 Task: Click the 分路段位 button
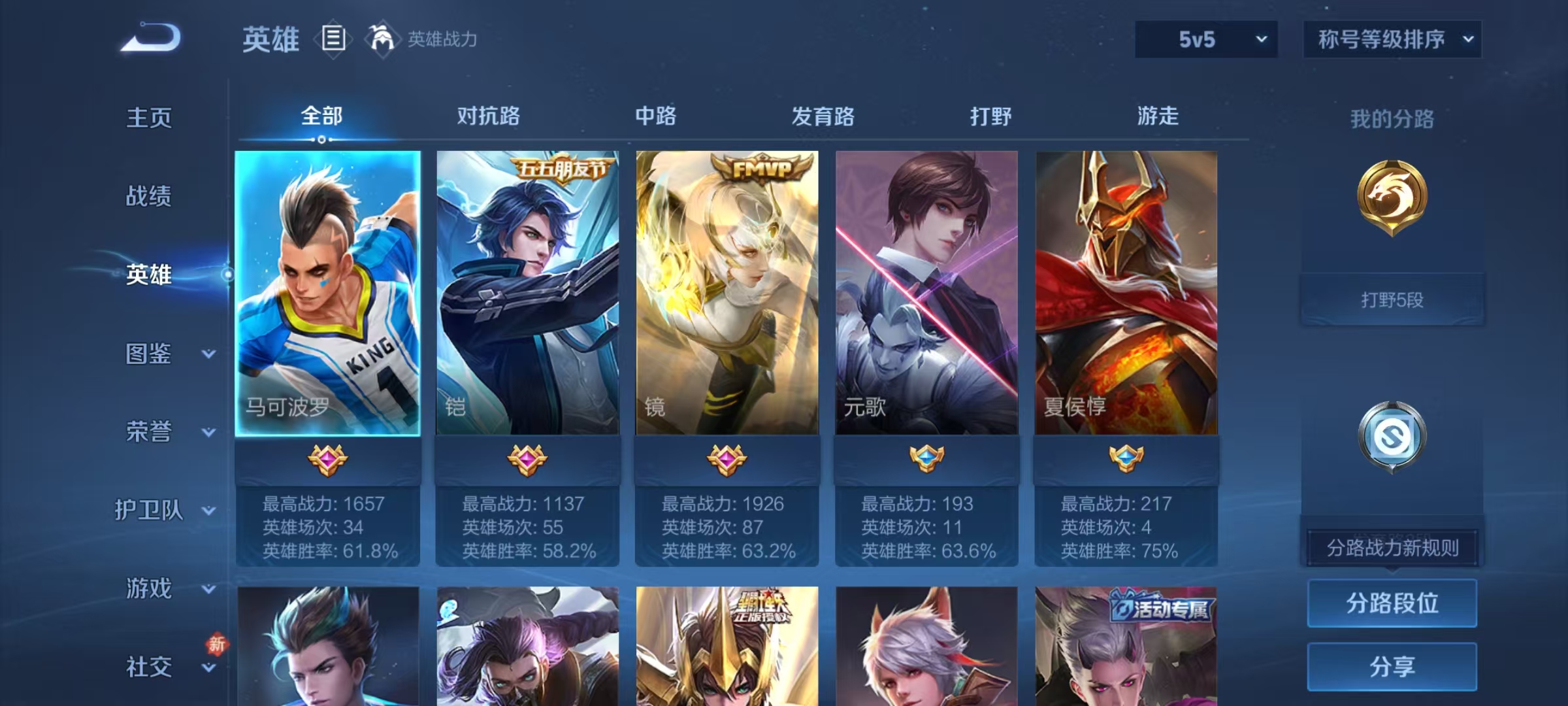pyautogui.click(x=1392, y=603)
